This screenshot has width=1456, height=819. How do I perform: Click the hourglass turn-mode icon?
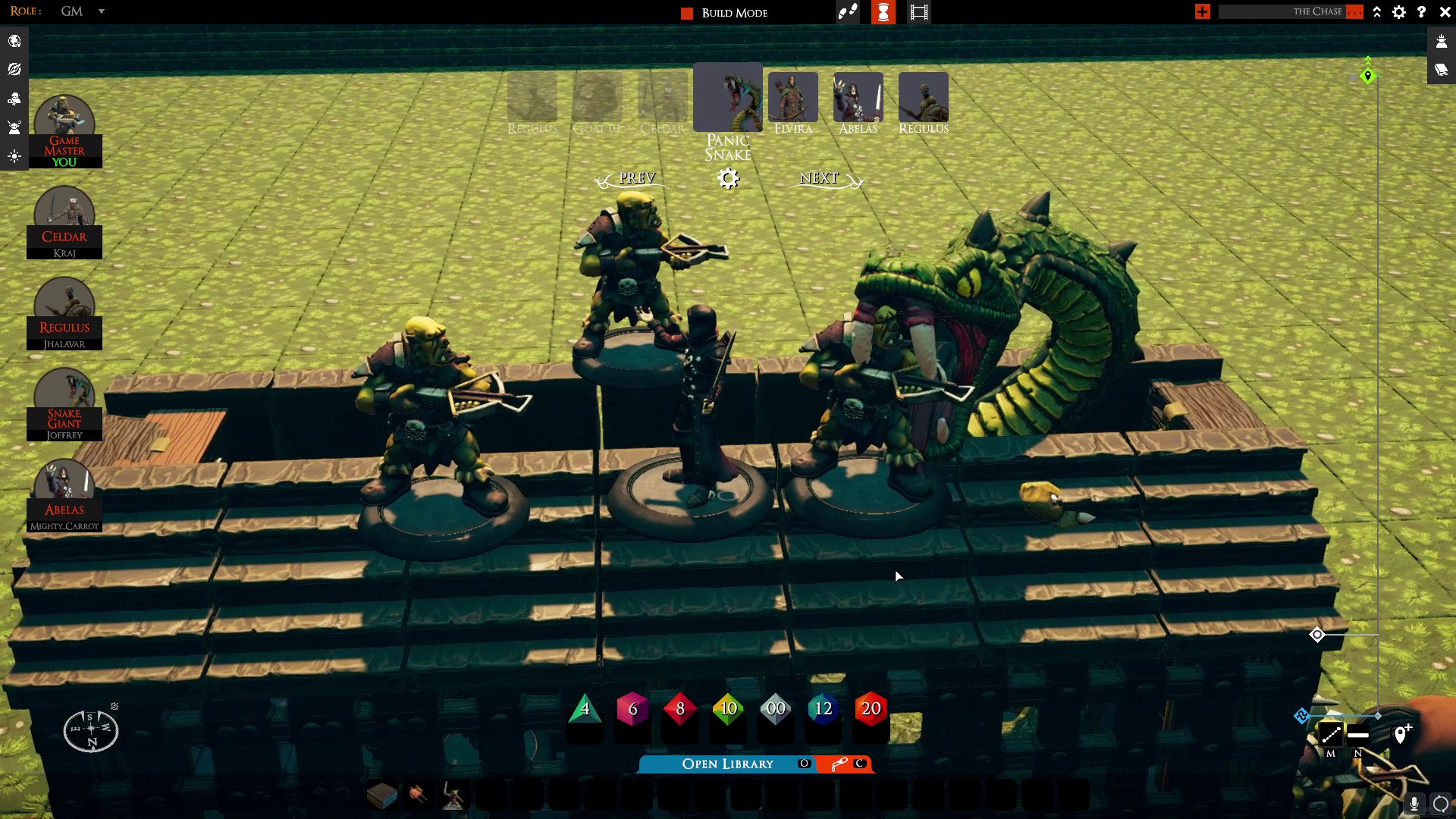click(883, 12)
